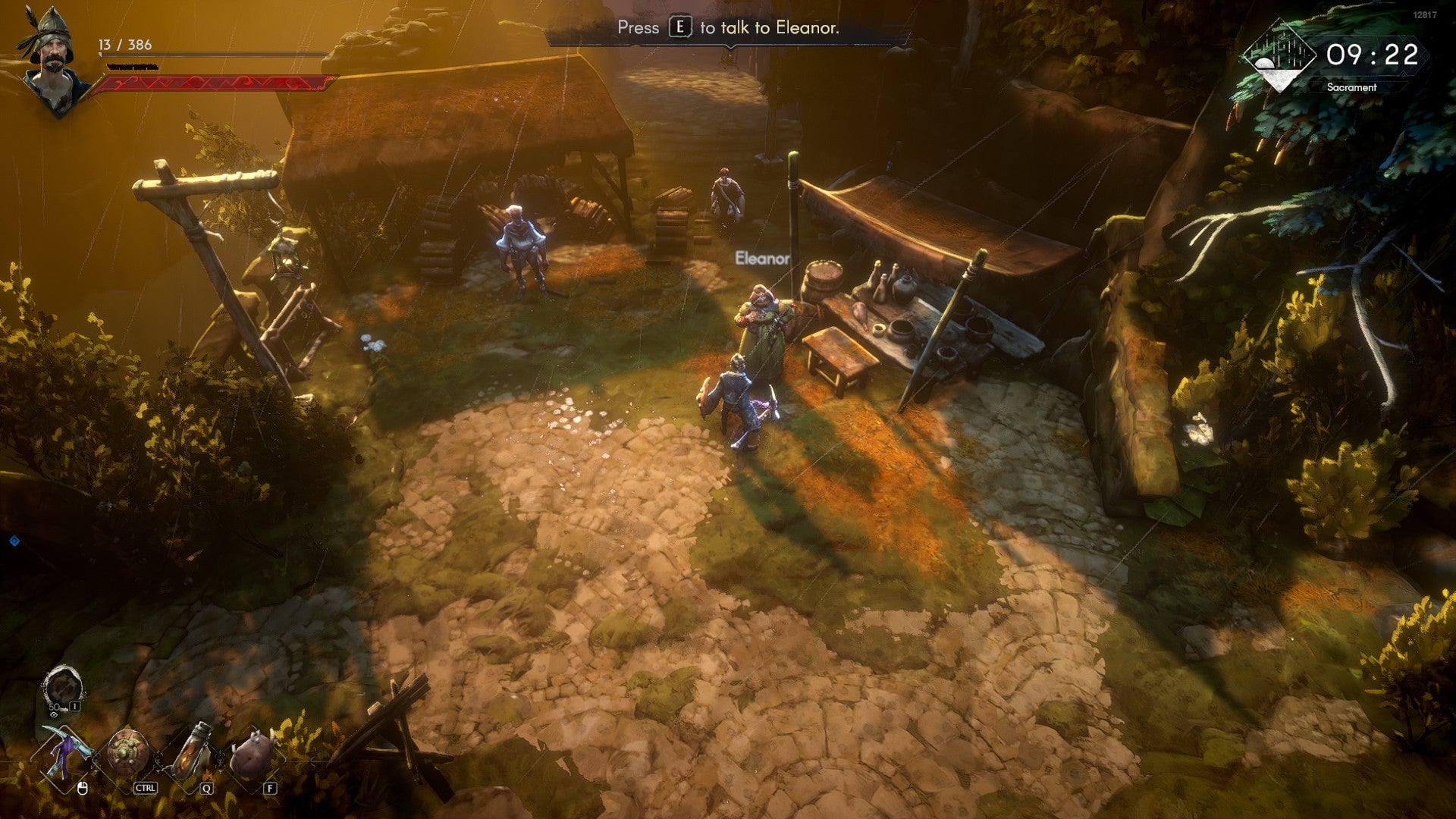The image size is (1456, 819).
Task: Click the I keybind badge near the orb
Action: (74, 706)
